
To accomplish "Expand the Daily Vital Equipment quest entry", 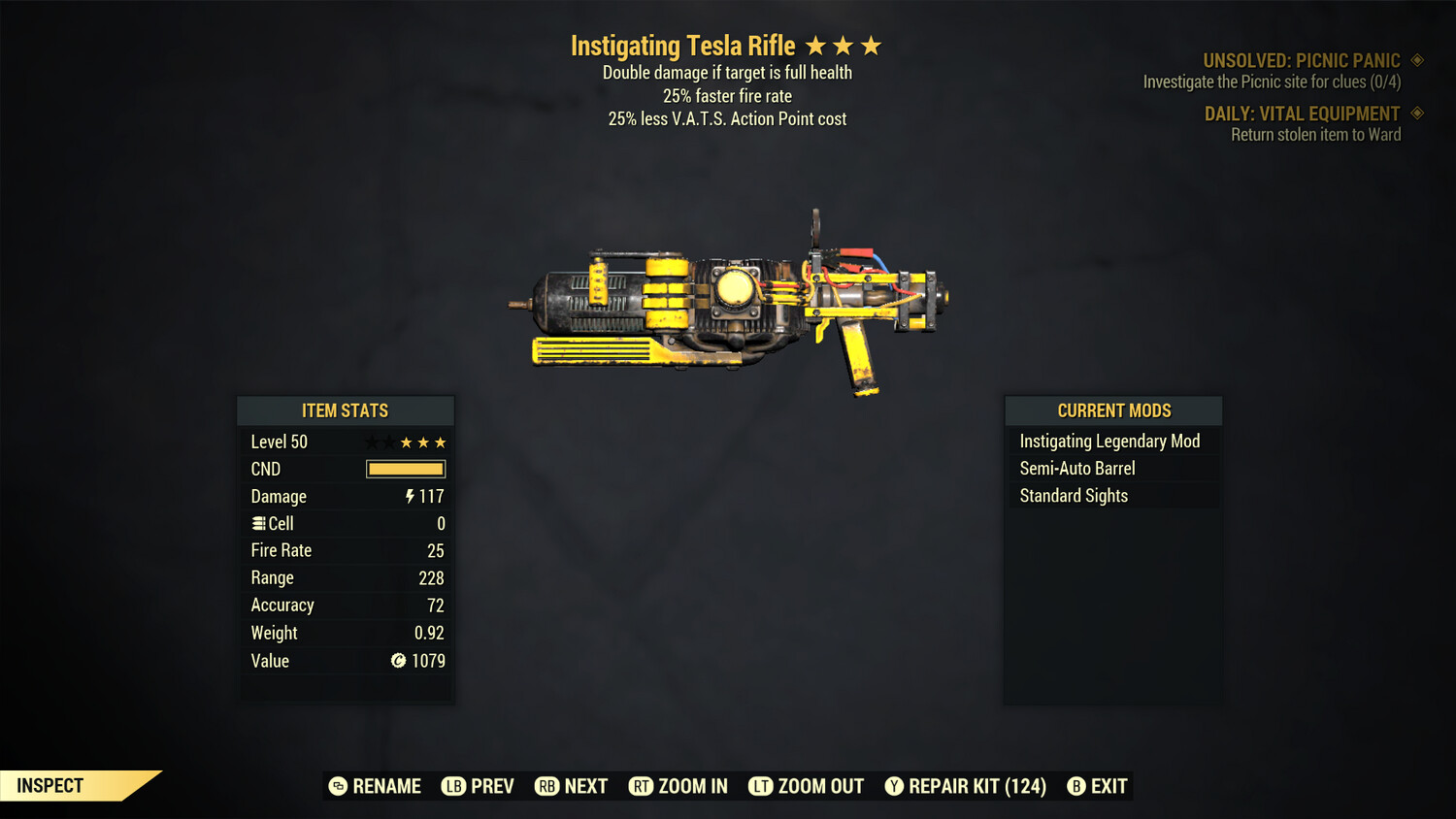I will (x=1304, y=114).
